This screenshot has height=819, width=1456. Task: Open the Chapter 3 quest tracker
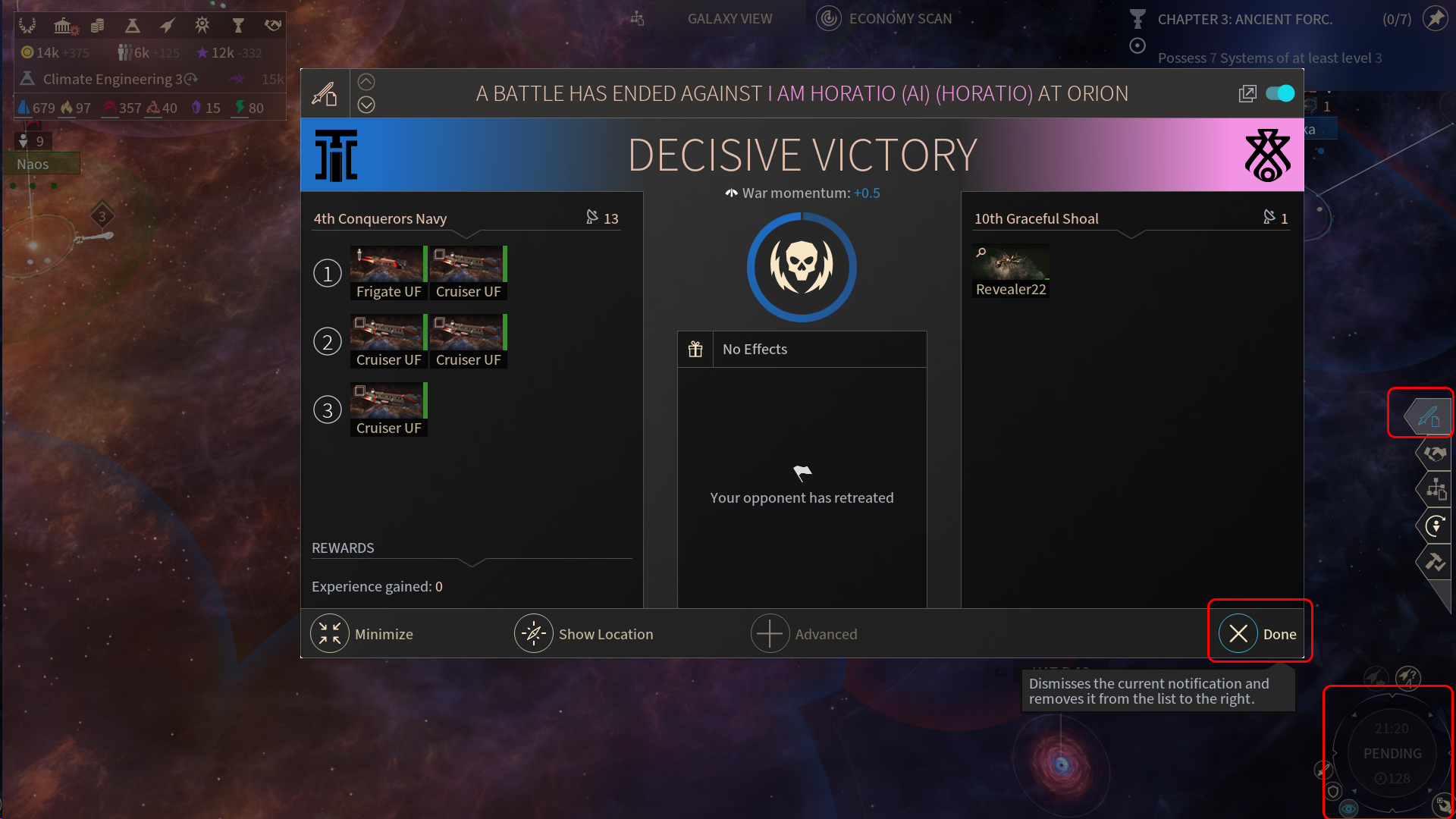coord(1244,20)
